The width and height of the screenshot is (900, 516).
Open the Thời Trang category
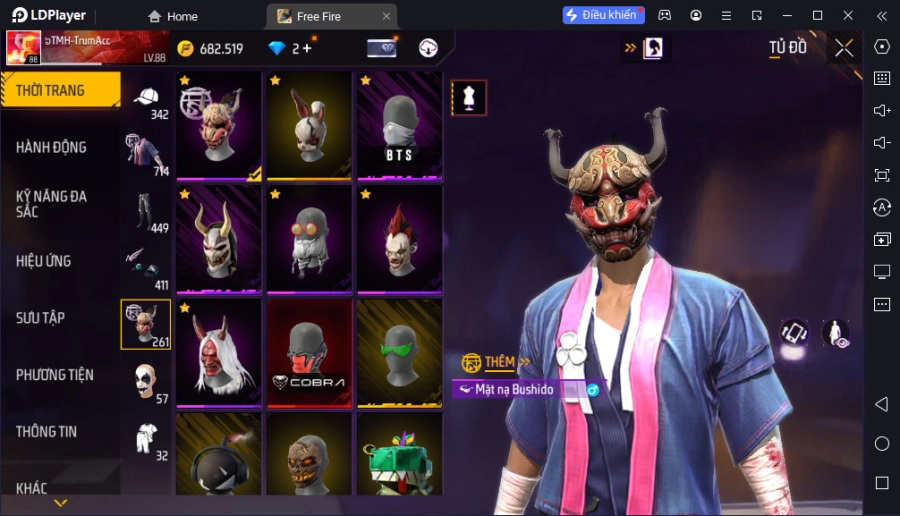pos(60,90)
